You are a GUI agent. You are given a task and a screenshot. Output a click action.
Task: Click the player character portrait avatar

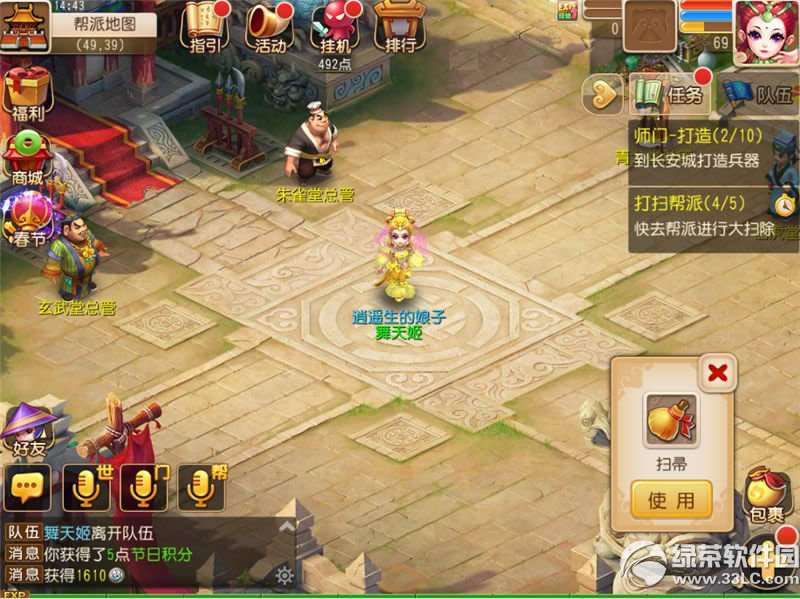pos(767,30)
